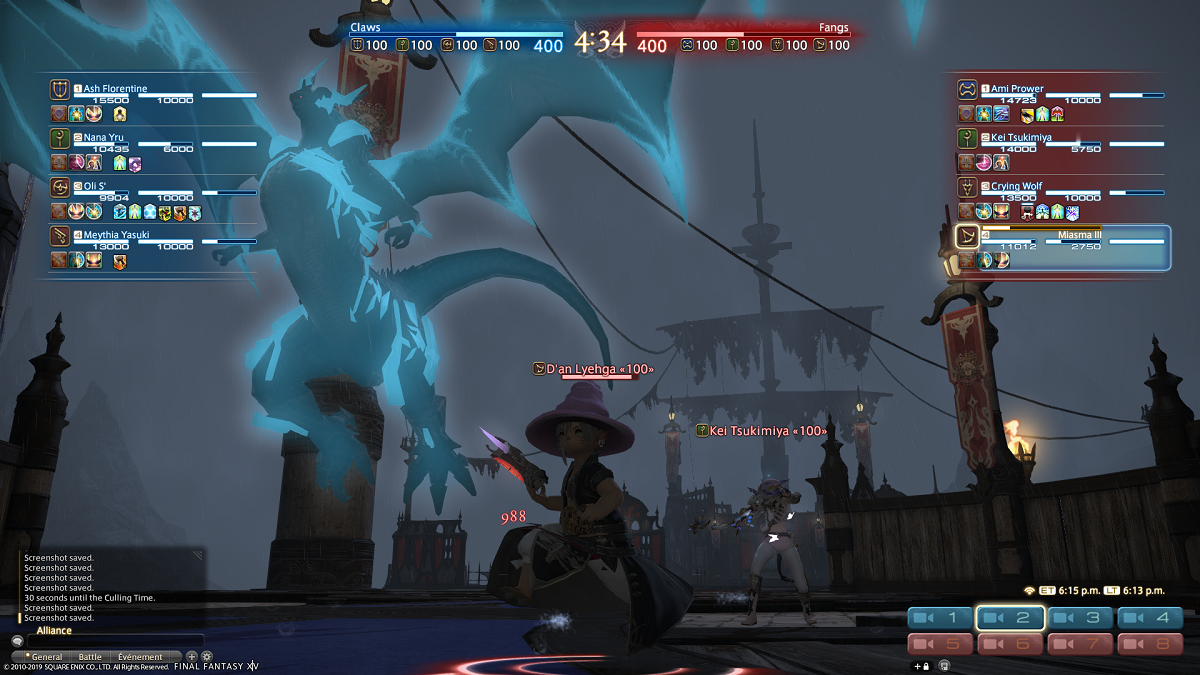The height and width of the screenshot is (675, 1200).
Task: Click the chat text input field
Action: tap(112, 641)
